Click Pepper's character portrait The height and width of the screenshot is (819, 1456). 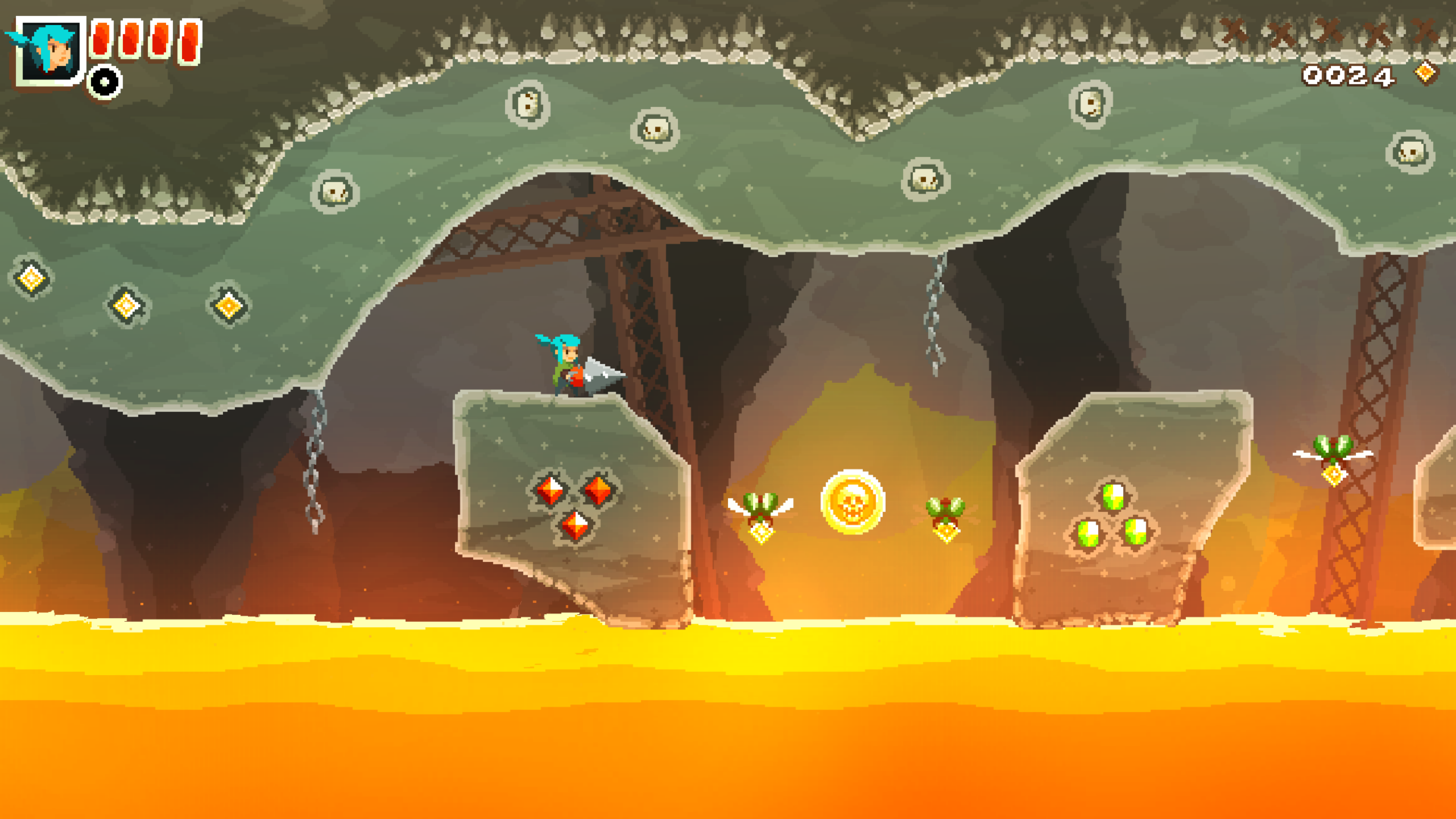(50, 50)
